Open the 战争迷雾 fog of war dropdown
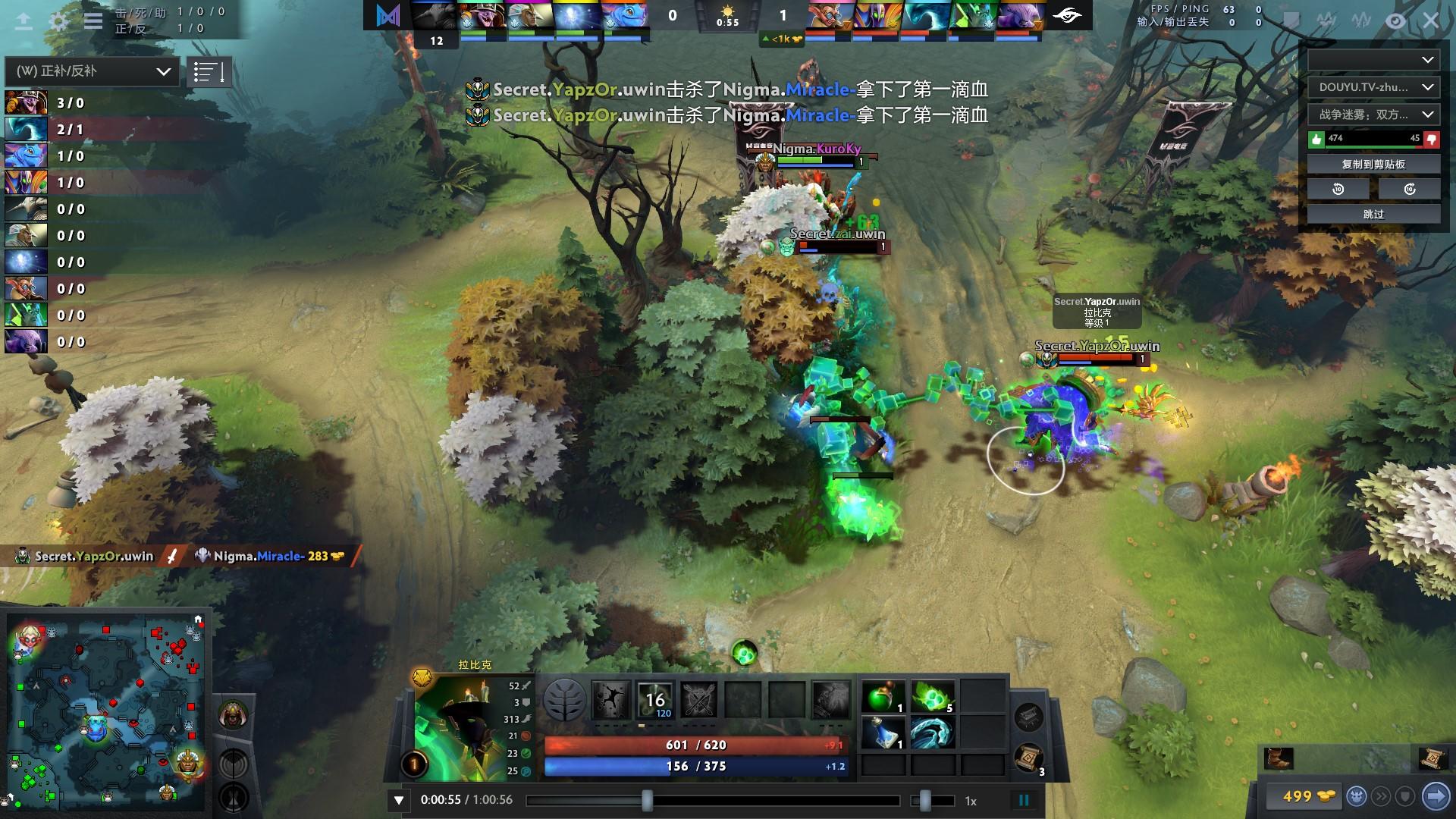Viewport: 1456px width, 819px height. pyautogui.click(x=1373, y=115)
